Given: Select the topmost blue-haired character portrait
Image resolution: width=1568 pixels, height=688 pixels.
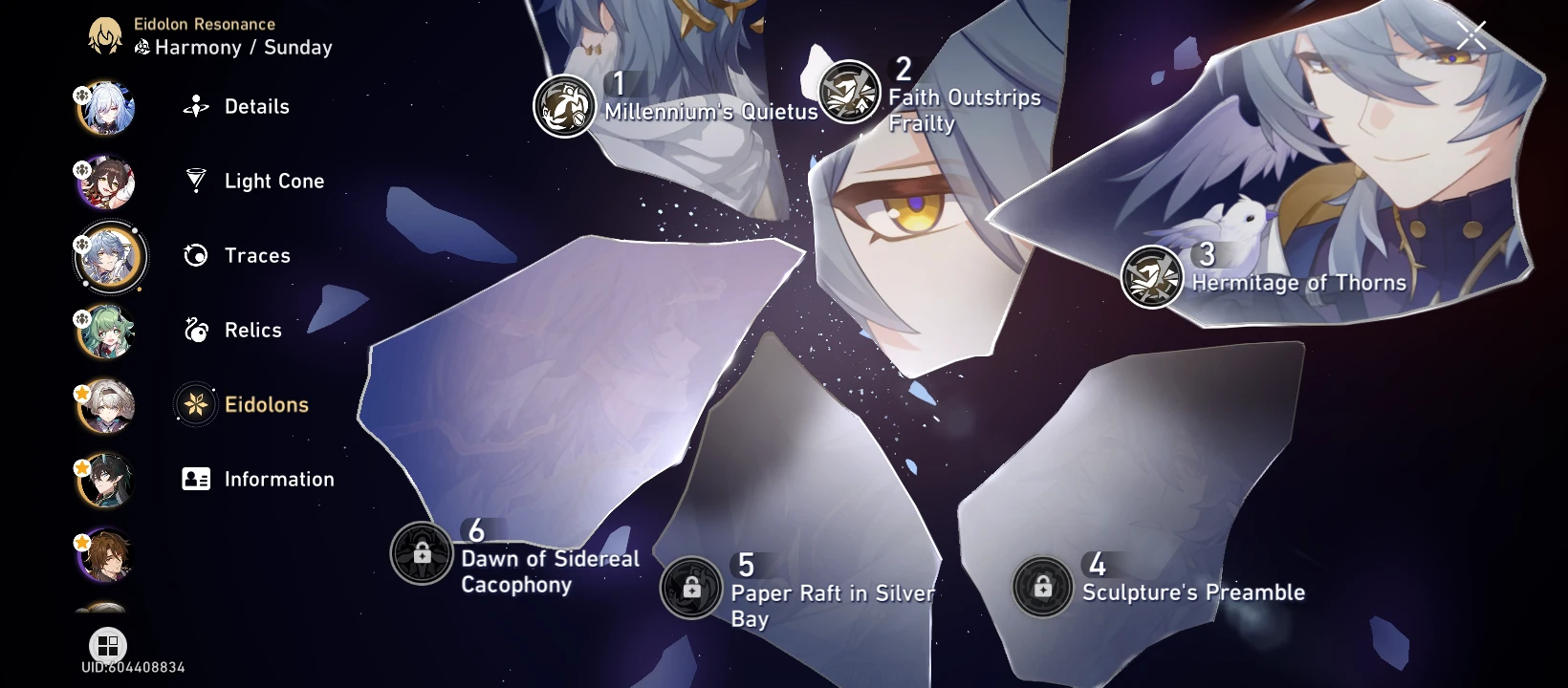Looking at the screenshot, I should (105, 107).
